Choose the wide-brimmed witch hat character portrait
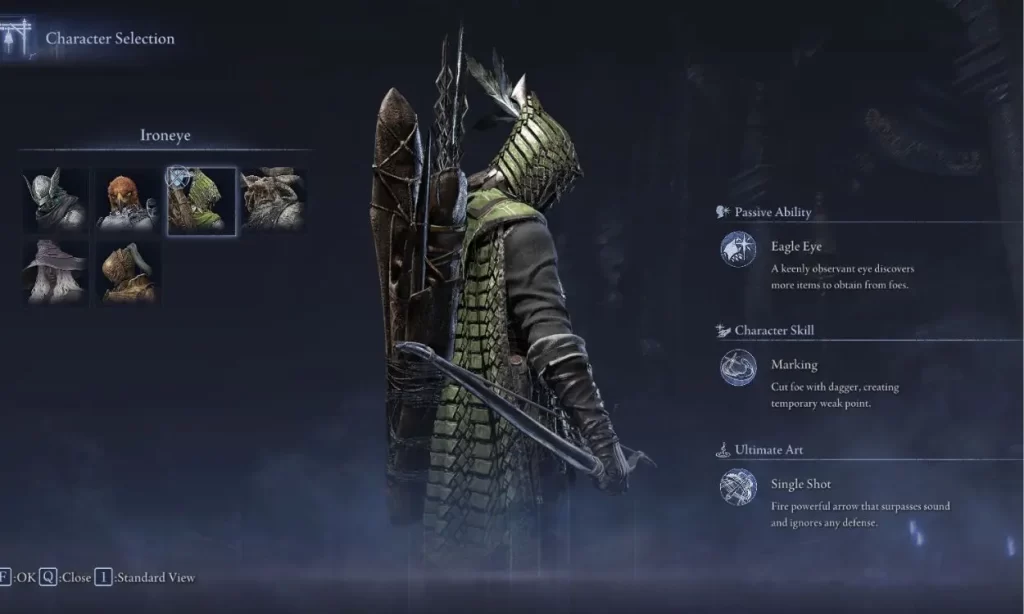 56,271
